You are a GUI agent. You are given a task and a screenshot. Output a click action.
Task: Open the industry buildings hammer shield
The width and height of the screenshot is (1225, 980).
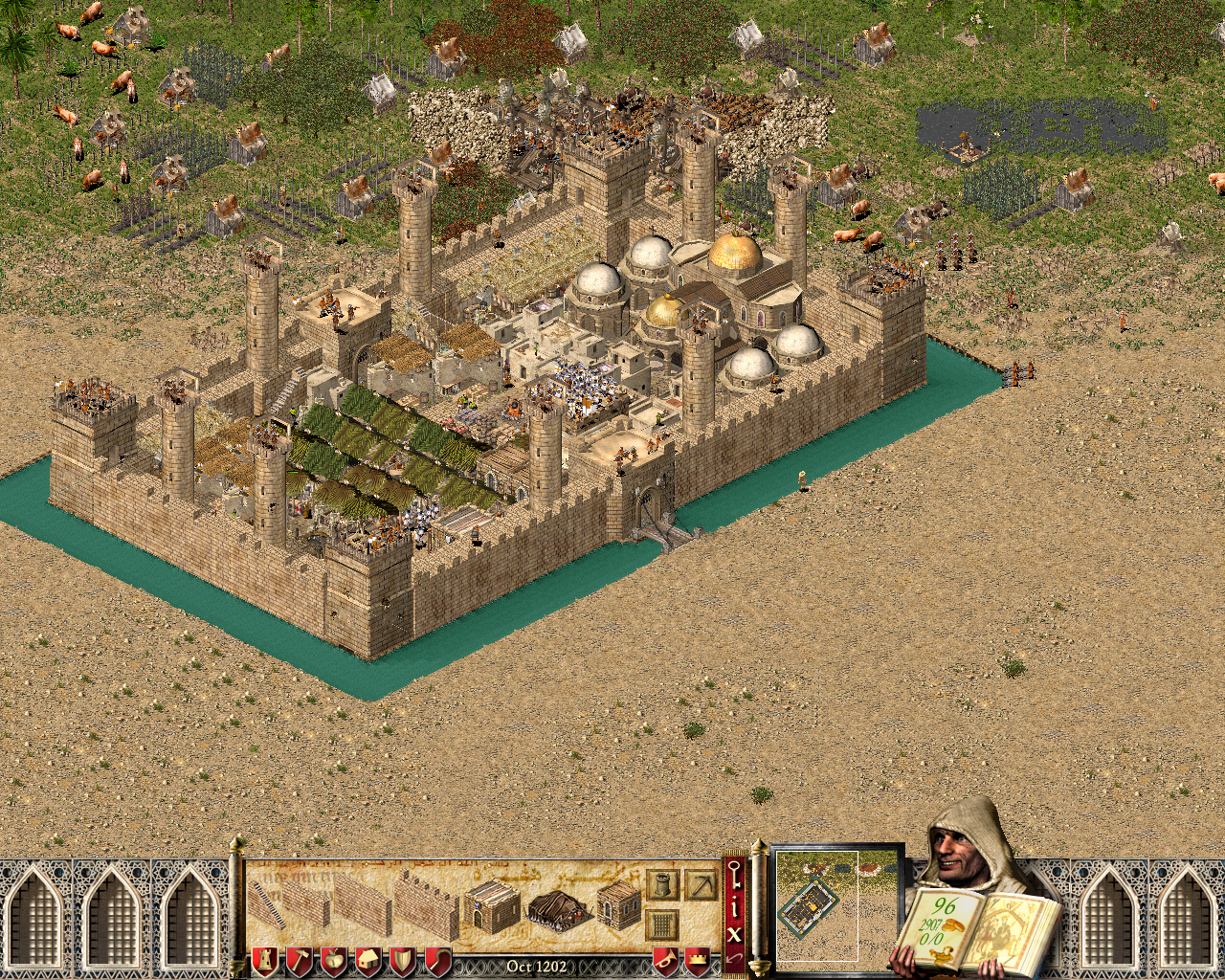(301, 960)
